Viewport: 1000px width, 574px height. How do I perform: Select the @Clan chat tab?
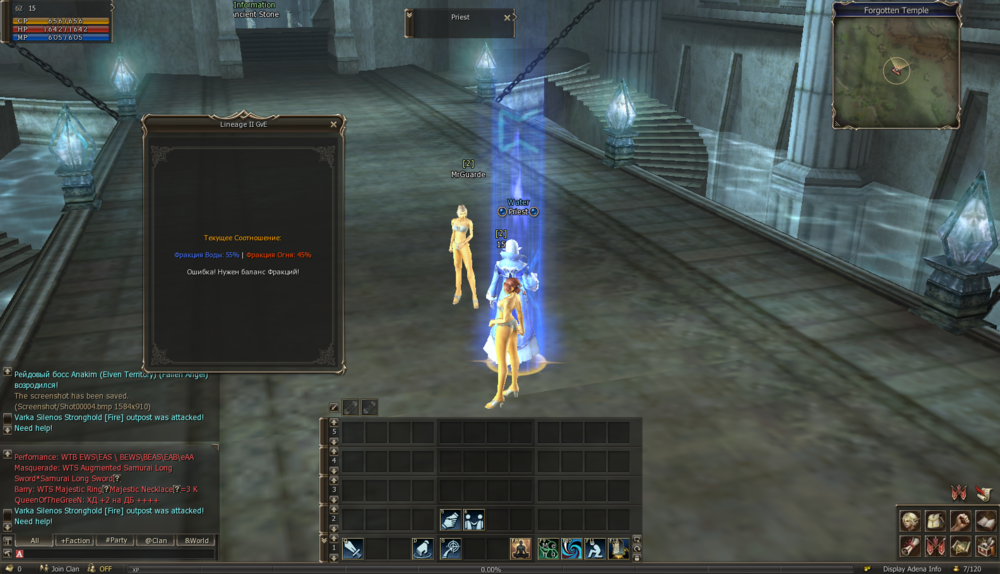[x=155, y=540]
